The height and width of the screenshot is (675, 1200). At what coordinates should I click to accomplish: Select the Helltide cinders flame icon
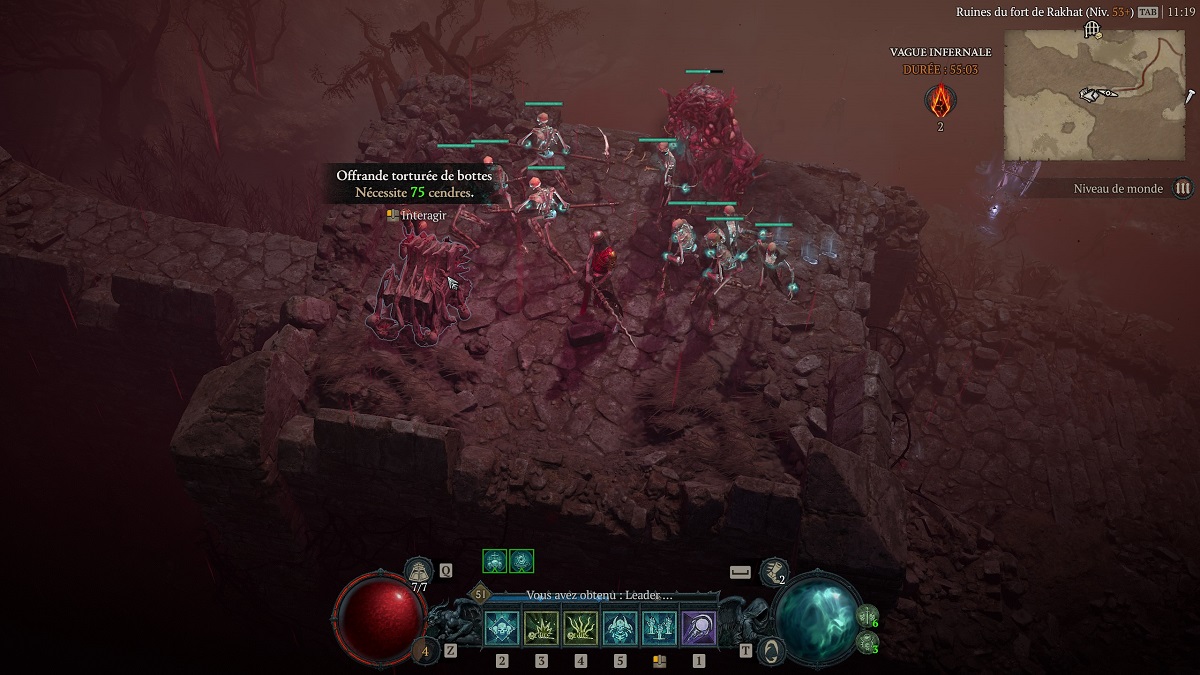940,100
